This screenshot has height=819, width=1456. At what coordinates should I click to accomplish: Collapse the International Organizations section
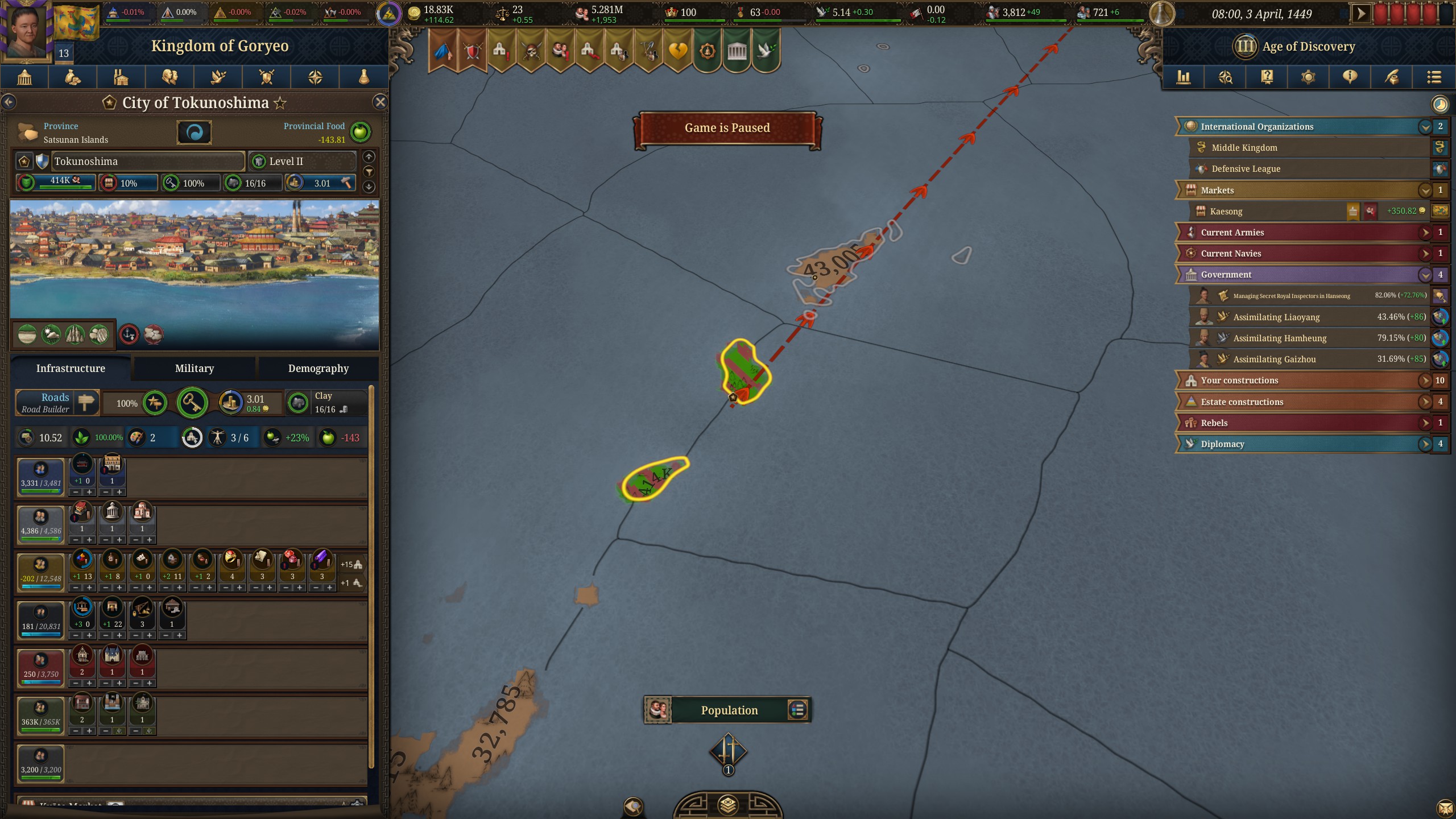[x=1425, y=126]
